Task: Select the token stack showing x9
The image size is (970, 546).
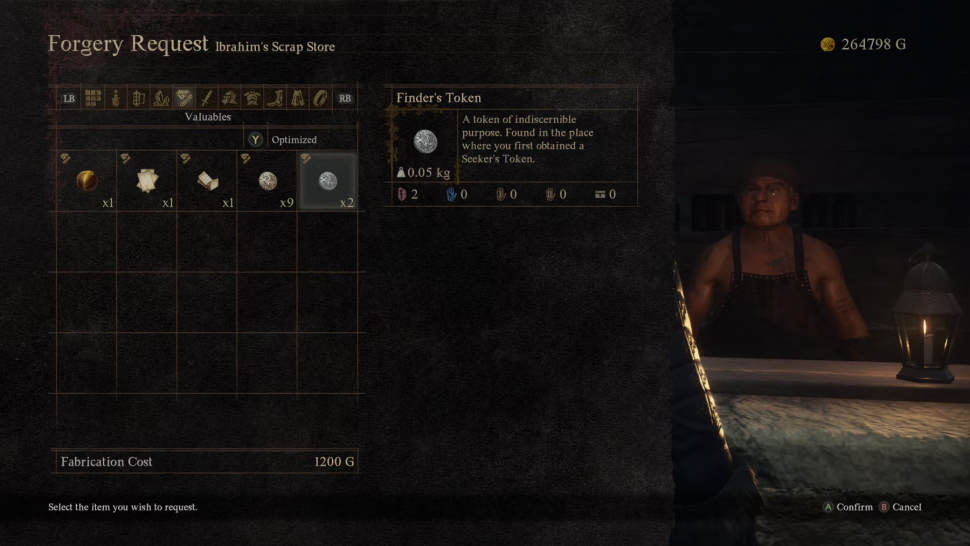Action: coord(267,181)
